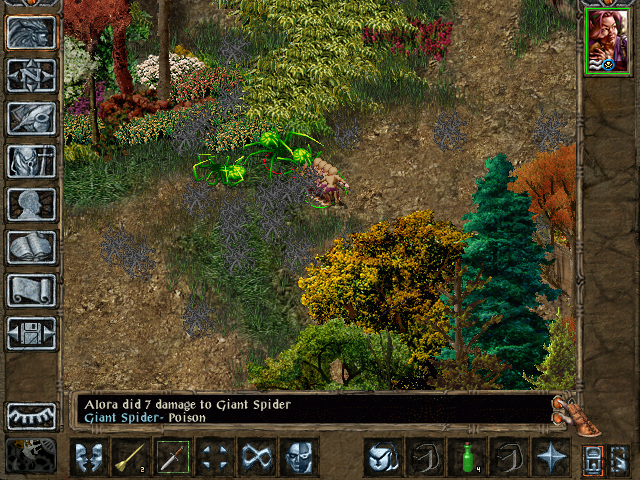Click the return-to-game face button
The image size is (640, 480).
[31, 33]
